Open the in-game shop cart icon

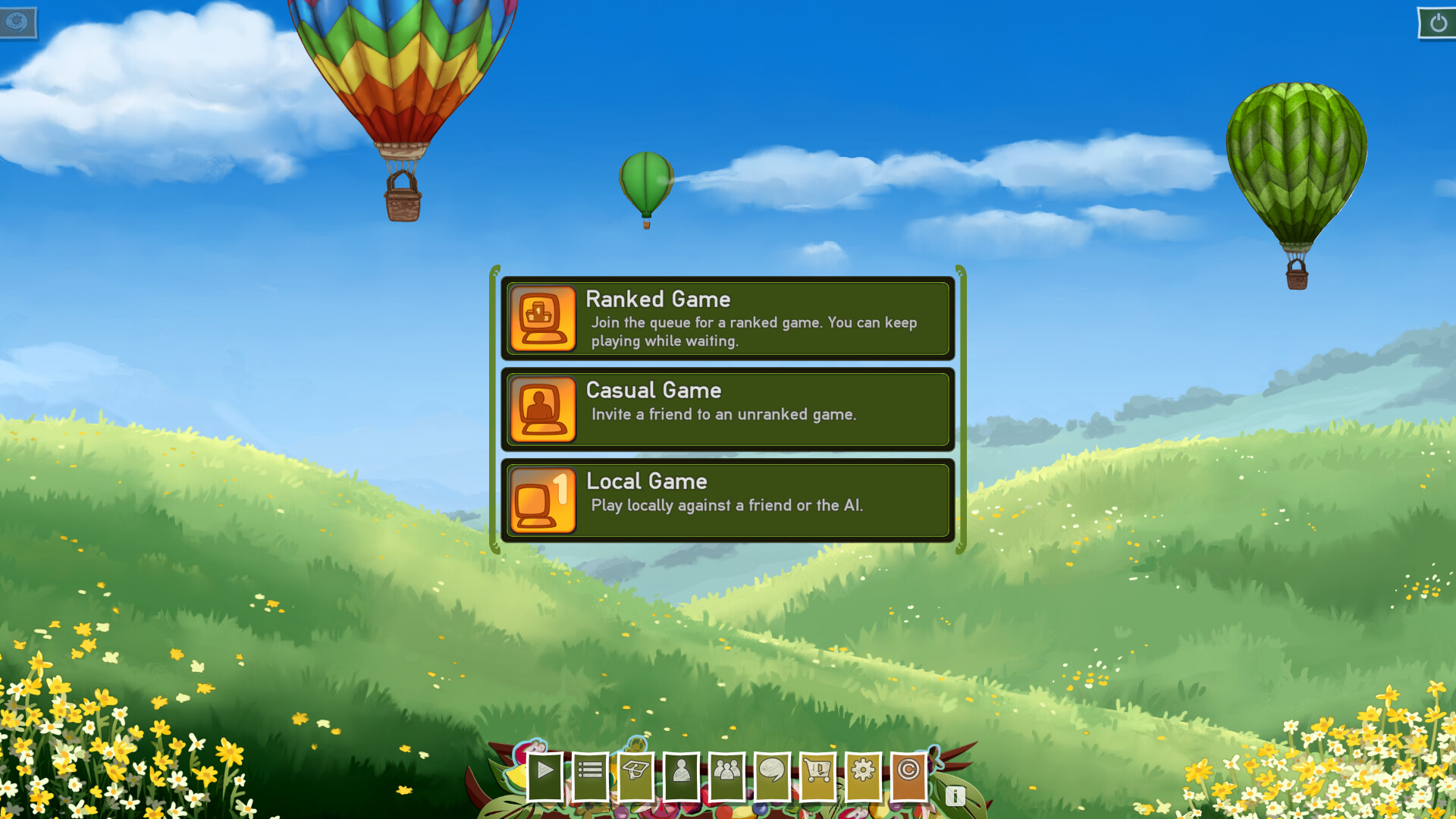pos(818,773)
